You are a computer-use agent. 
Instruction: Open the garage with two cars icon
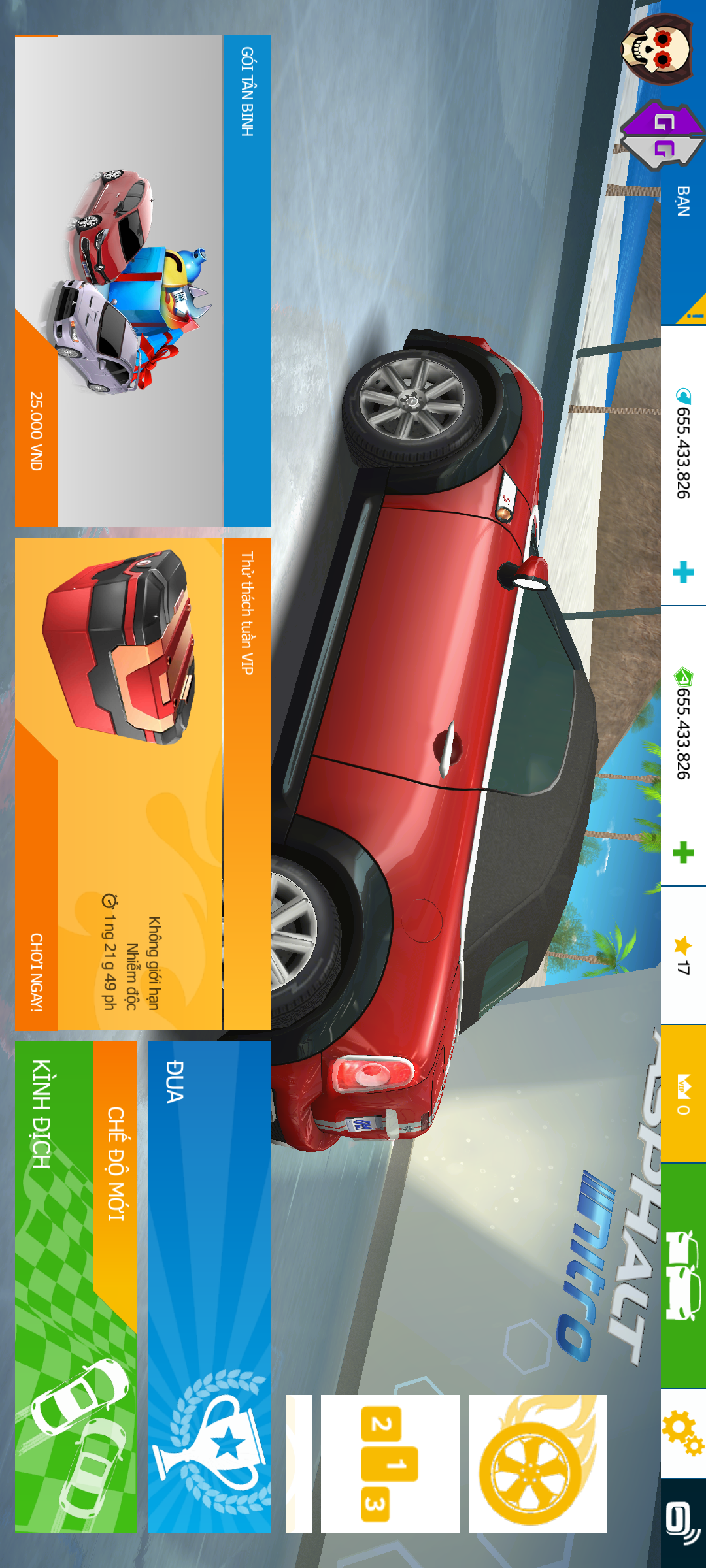[x=683, y=1275]
